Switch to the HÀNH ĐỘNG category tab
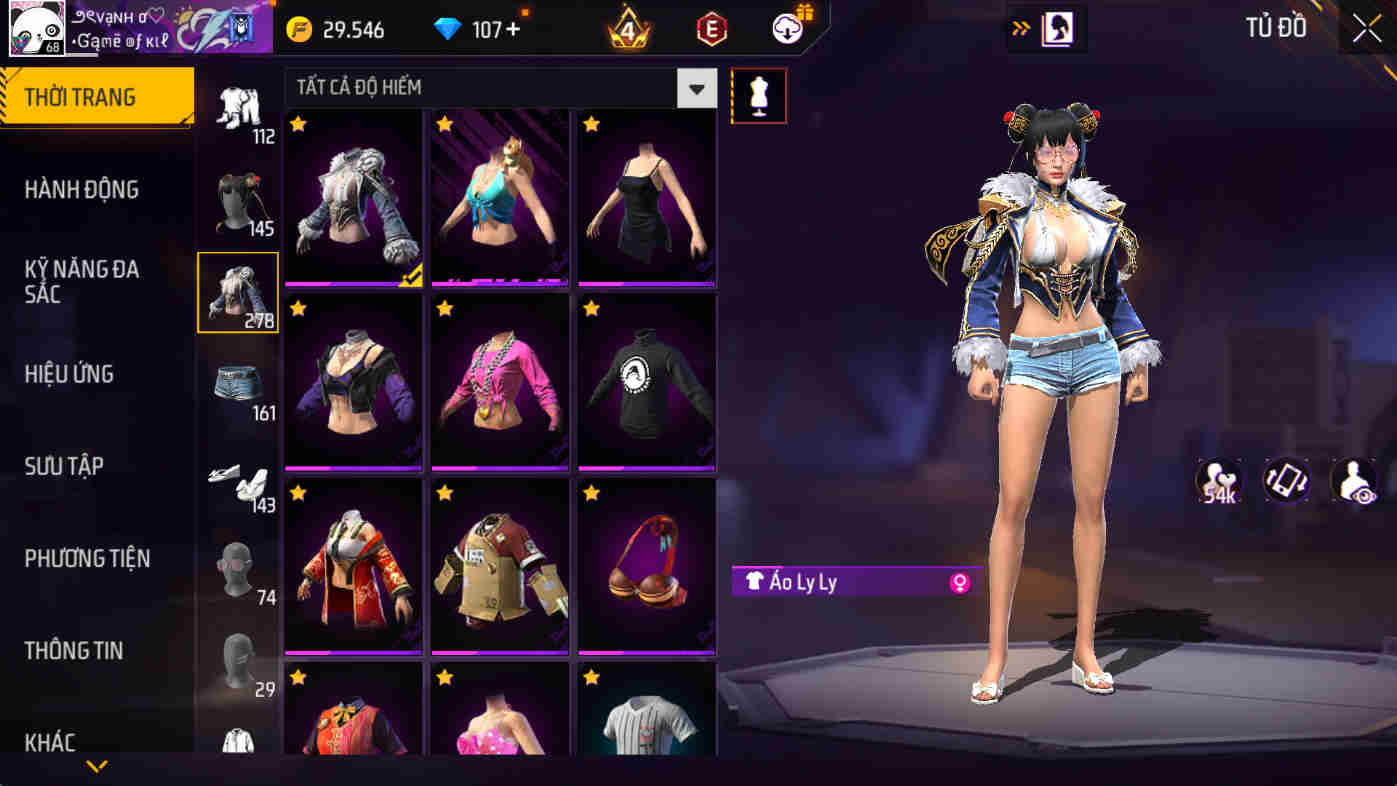This screenshot has height=786, width=1397. pos(84,190)
